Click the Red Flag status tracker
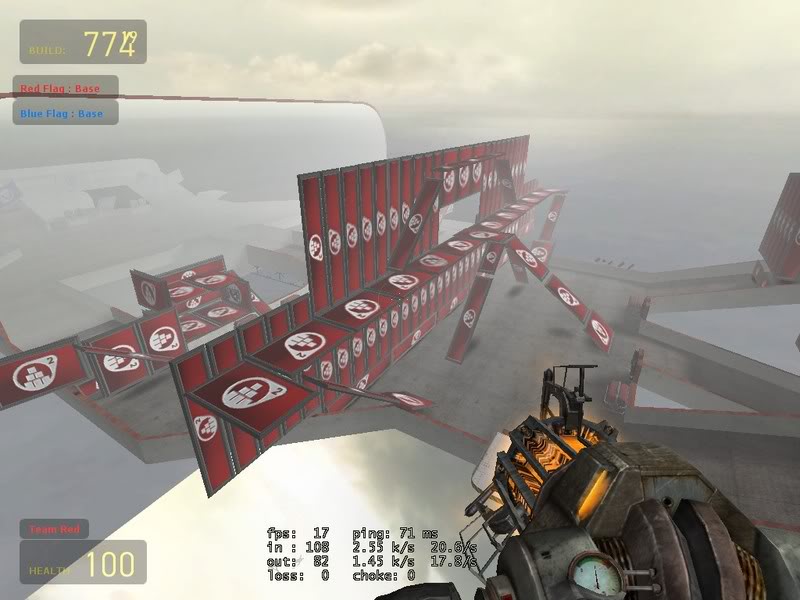 [65, 88]
